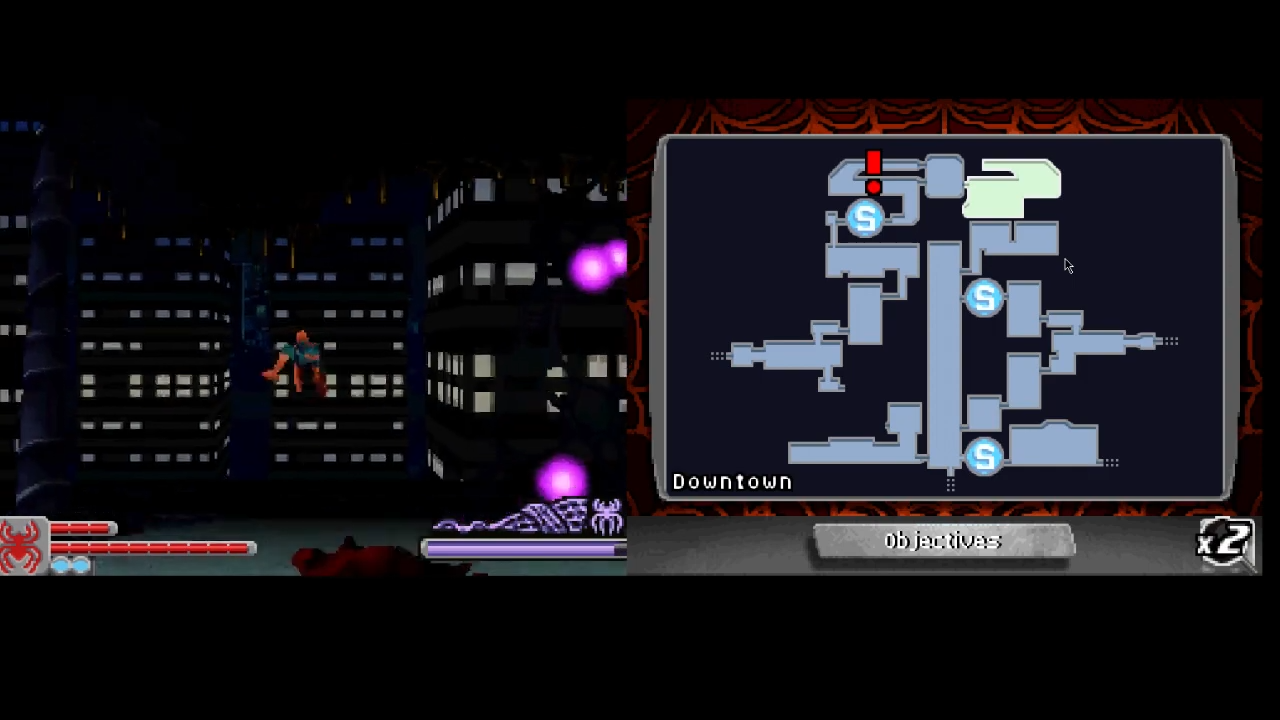
Task: Click the x2 zoom magnifier icon
Action: coord(1225,541)
